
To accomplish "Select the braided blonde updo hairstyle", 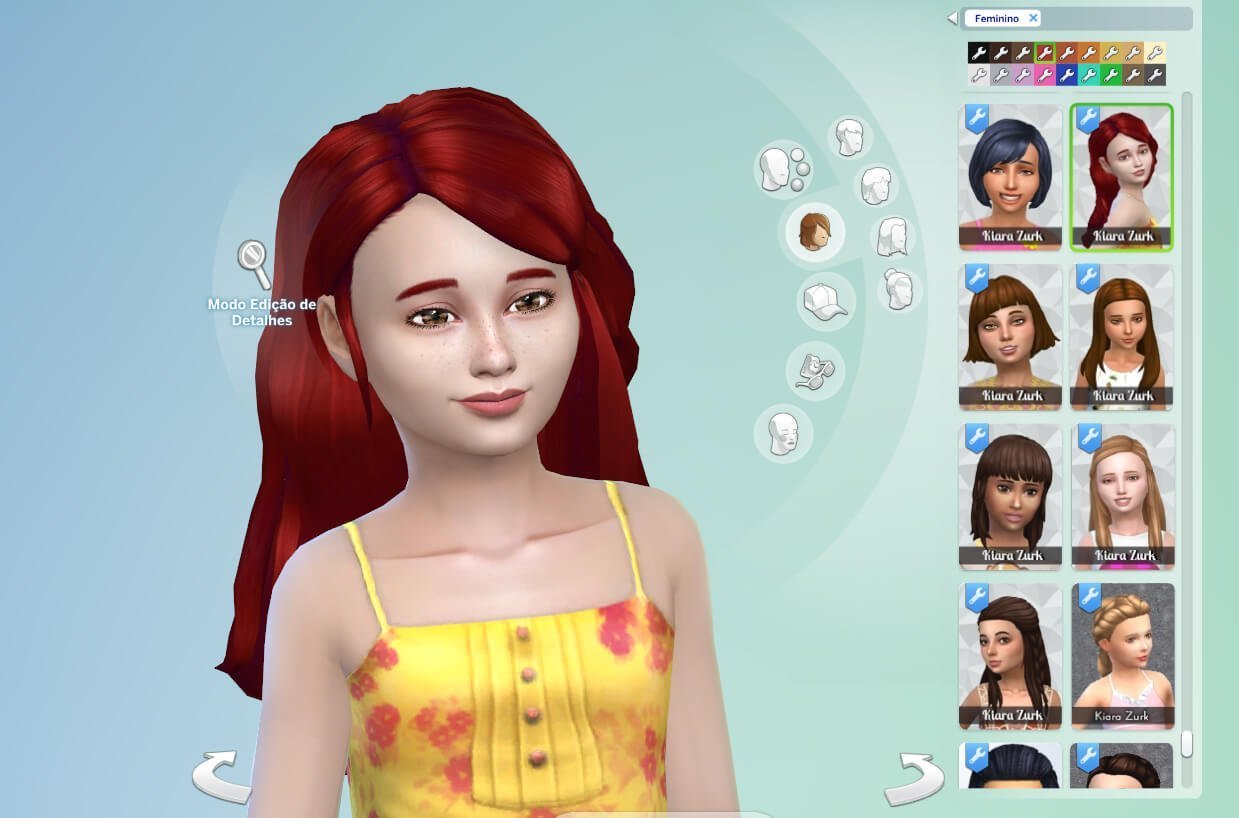I will 1122,656.
